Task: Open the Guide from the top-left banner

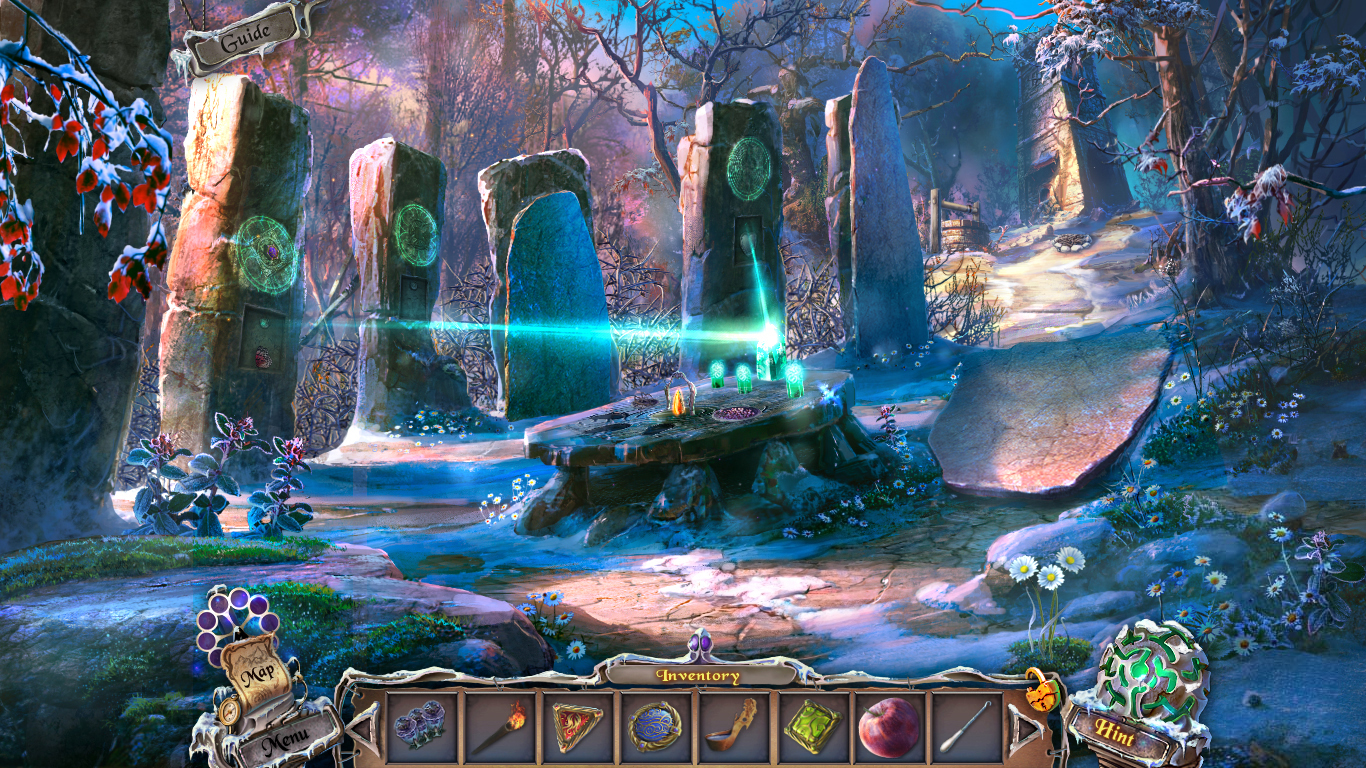Action: (x=245, y=37)
